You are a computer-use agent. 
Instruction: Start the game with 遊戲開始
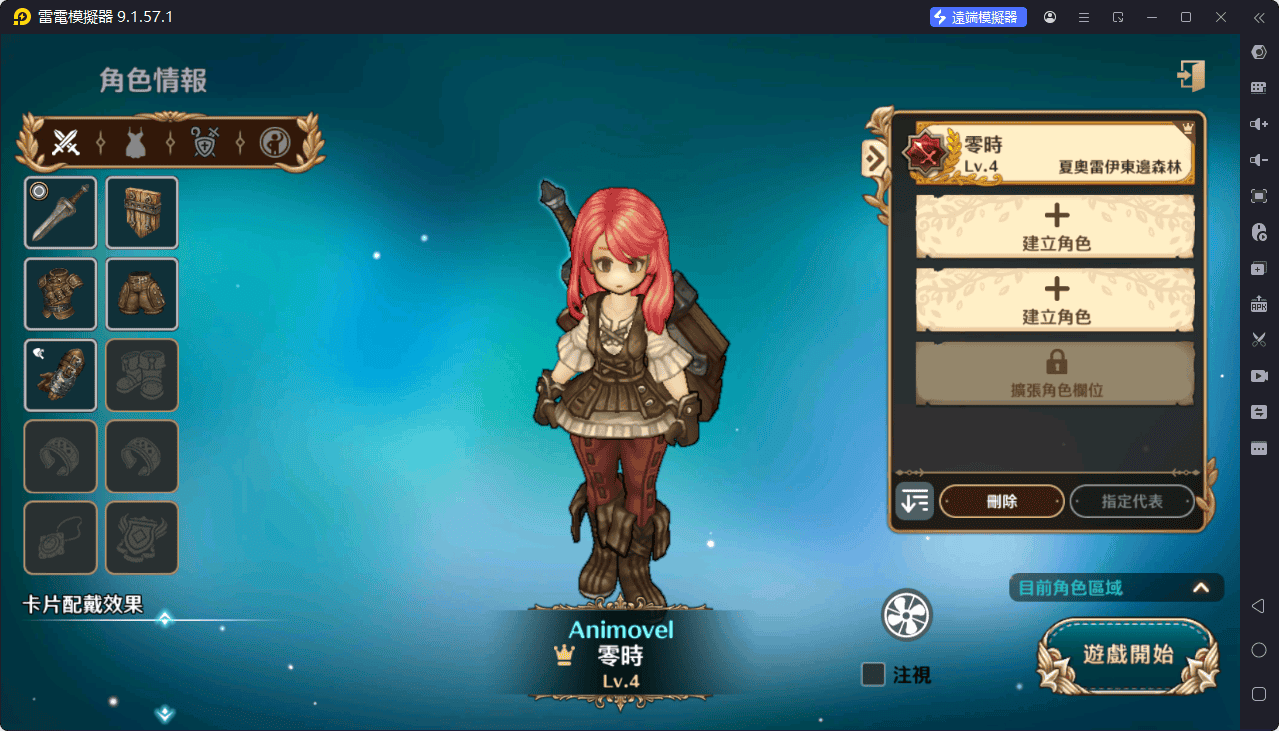point(1128,655)
